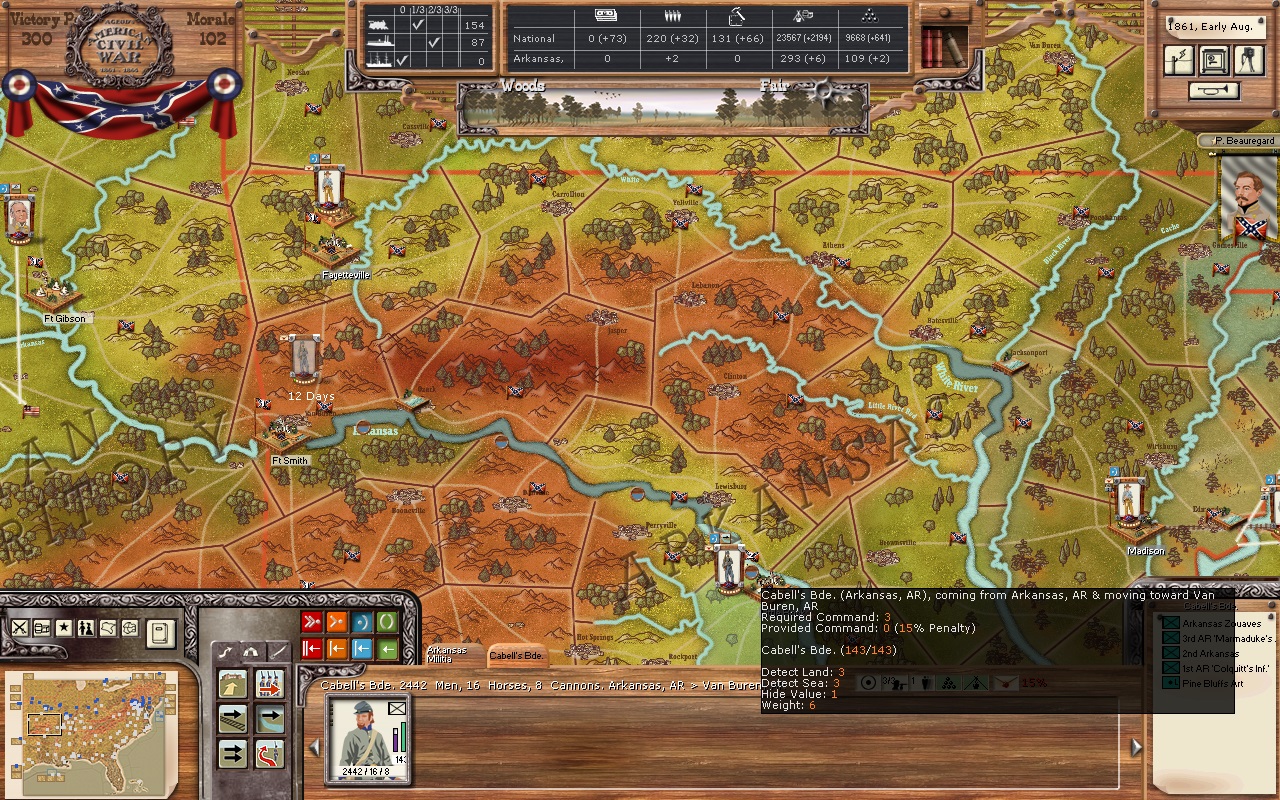Click the bugle end turn button
Viewport: 1280px width, 800px height.
point(1214,91)
